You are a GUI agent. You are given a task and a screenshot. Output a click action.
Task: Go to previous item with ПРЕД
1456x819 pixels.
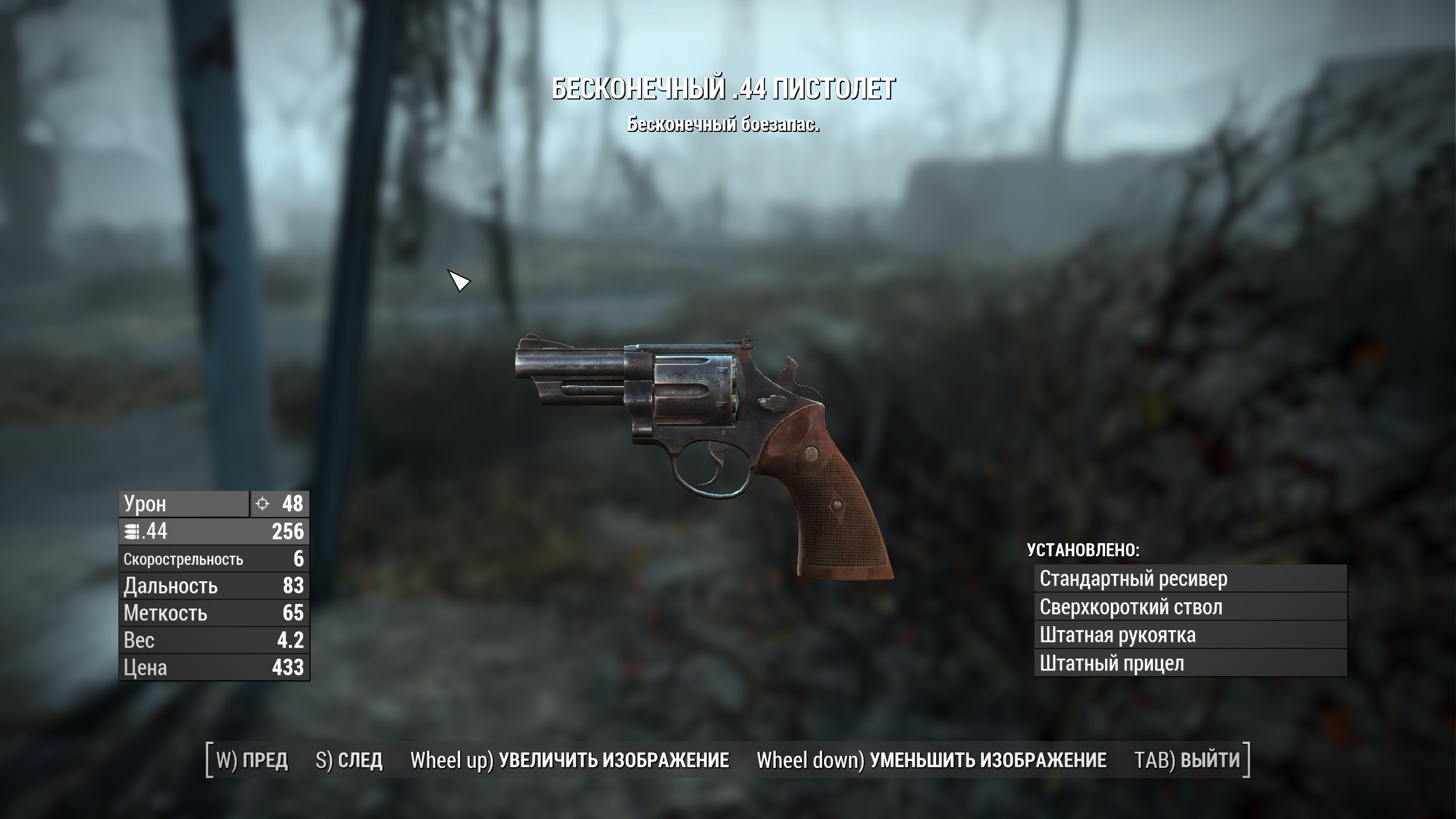click(x=252, y=760)
